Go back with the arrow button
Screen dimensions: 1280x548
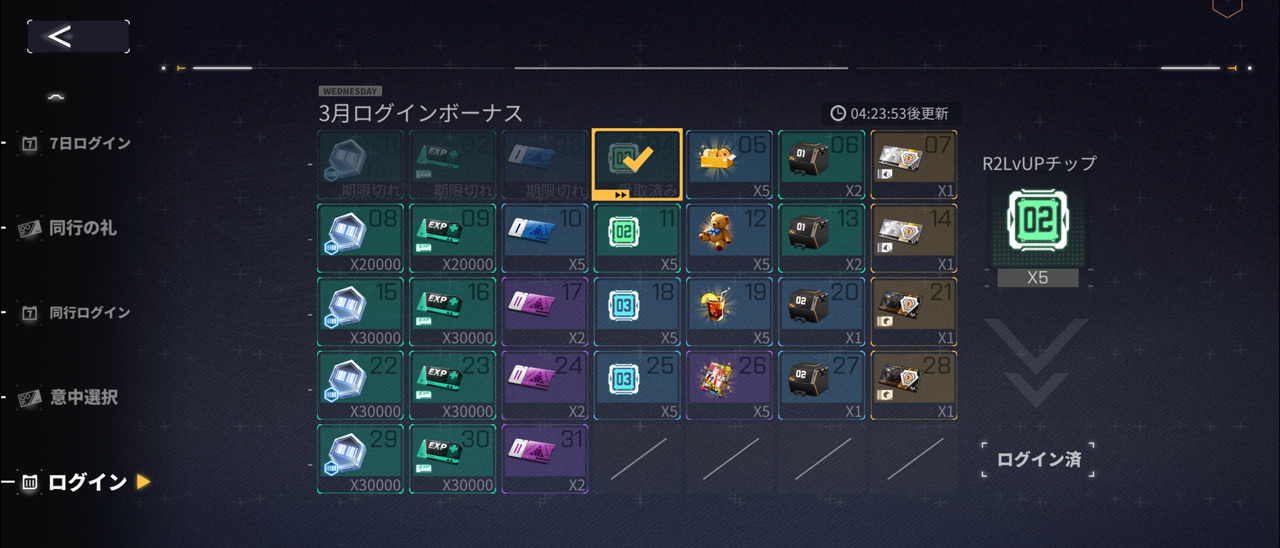pyautogui.click(x=77, y=37)
